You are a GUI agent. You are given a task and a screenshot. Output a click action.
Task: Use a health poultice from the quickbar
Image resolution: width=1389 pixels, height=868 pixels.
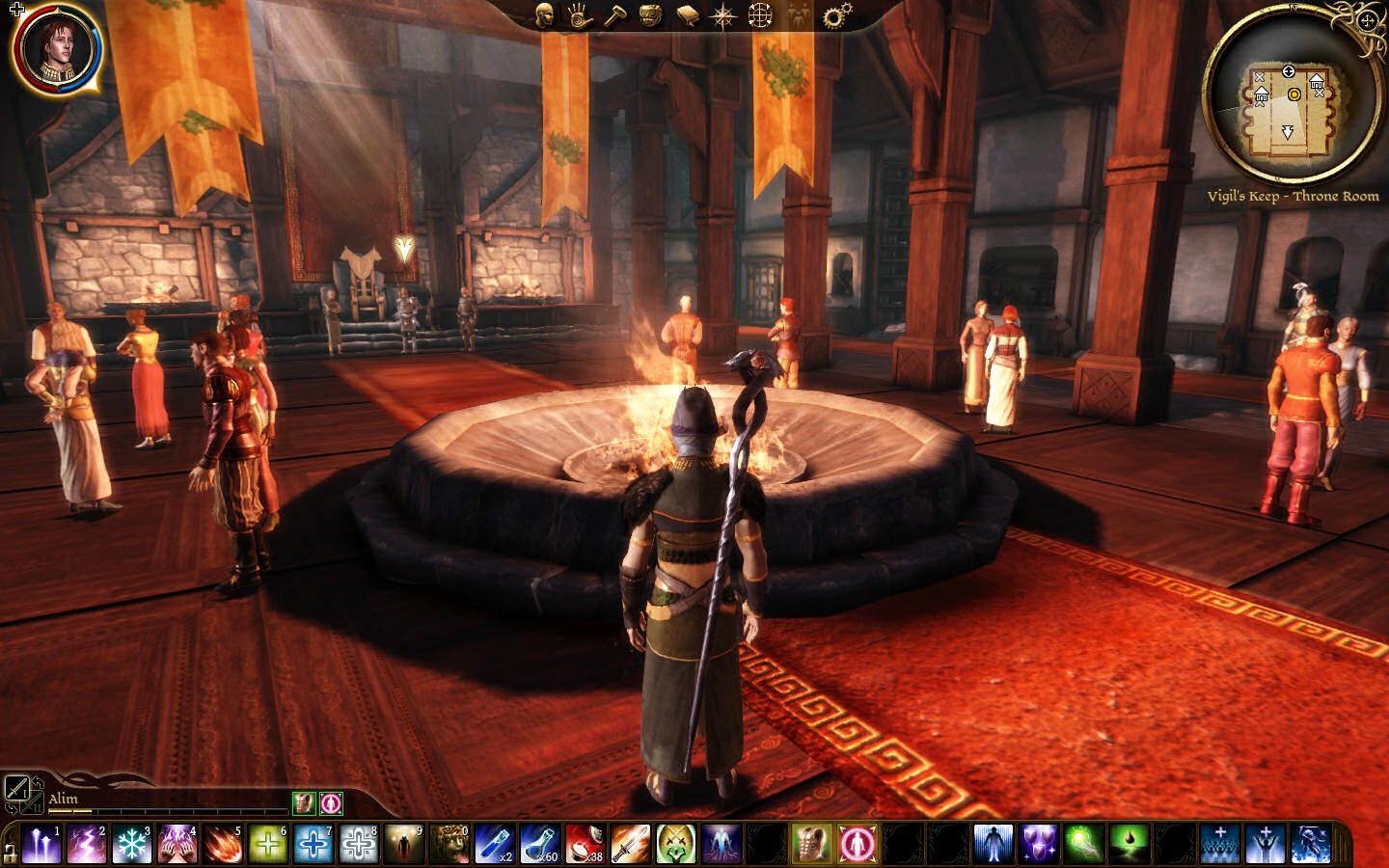[586, 847]
